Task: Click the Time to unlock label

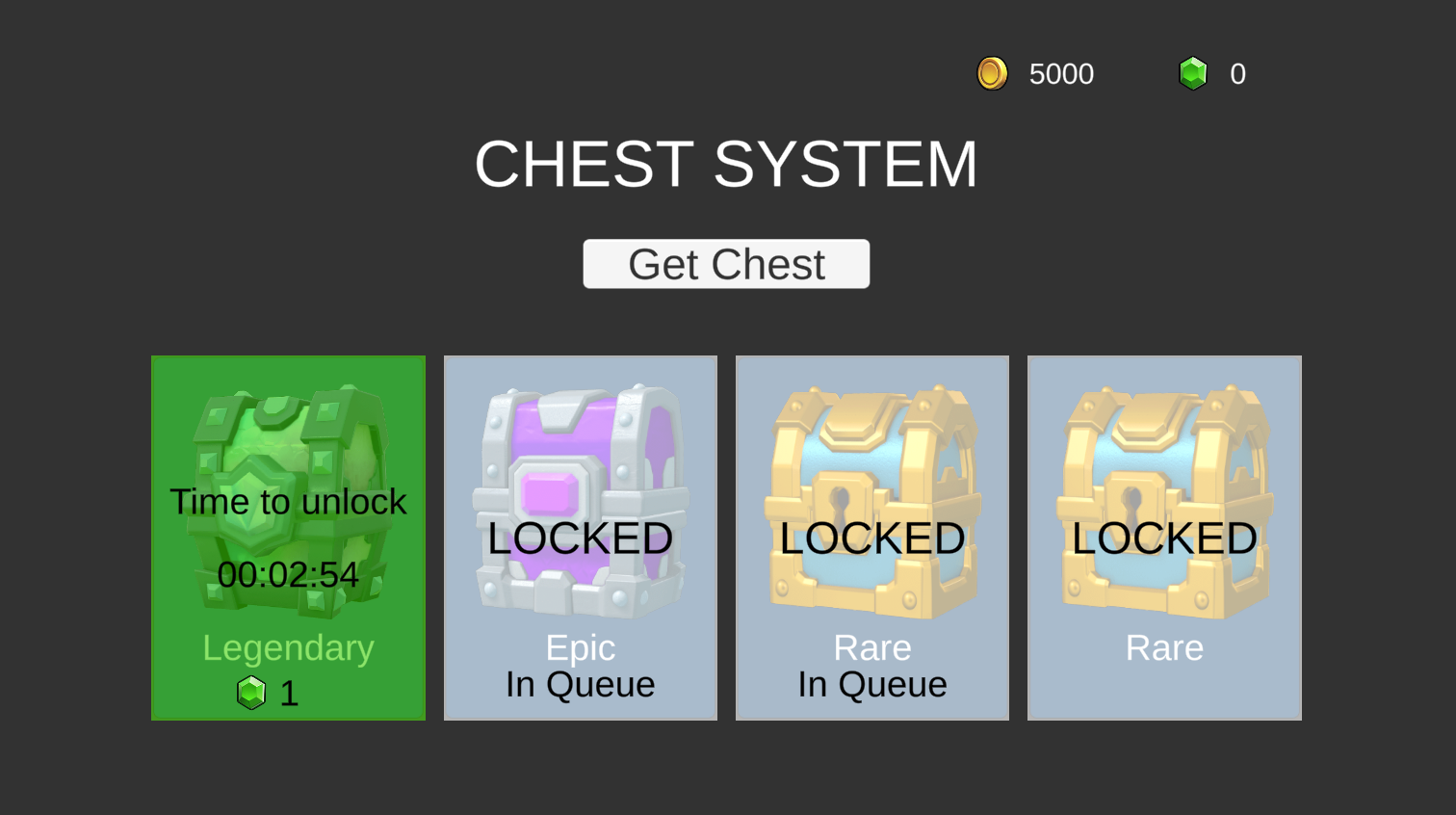Action: coord(287,501)
